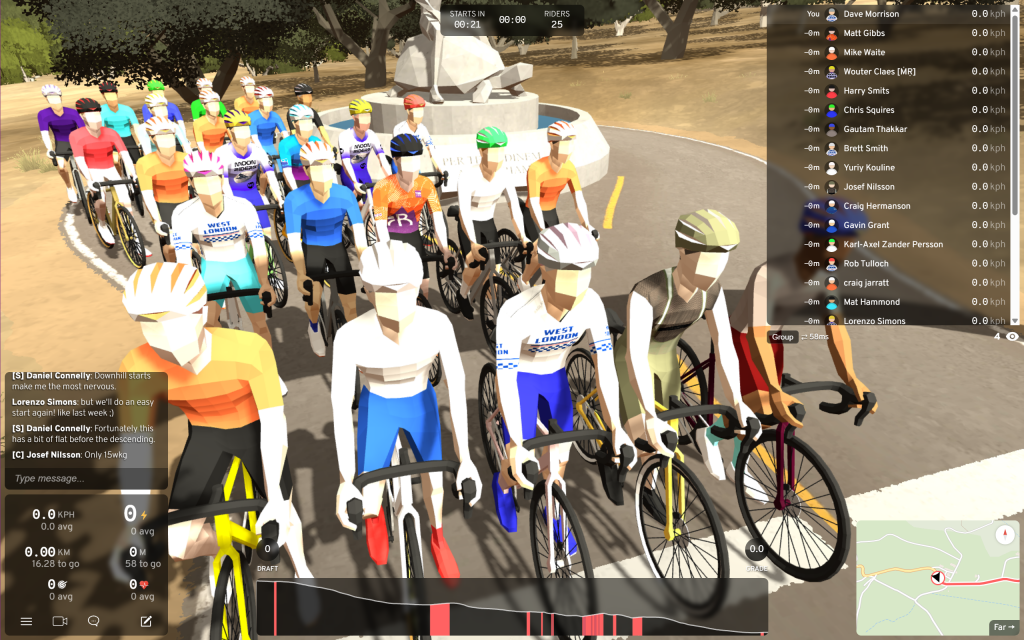Click the edit pencil icon

146,621
